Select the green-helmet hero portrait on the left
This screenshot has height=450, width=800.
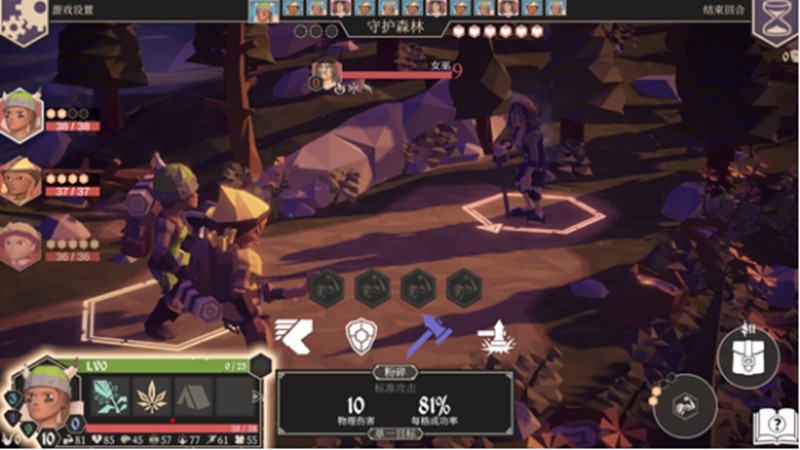(22, 115)
